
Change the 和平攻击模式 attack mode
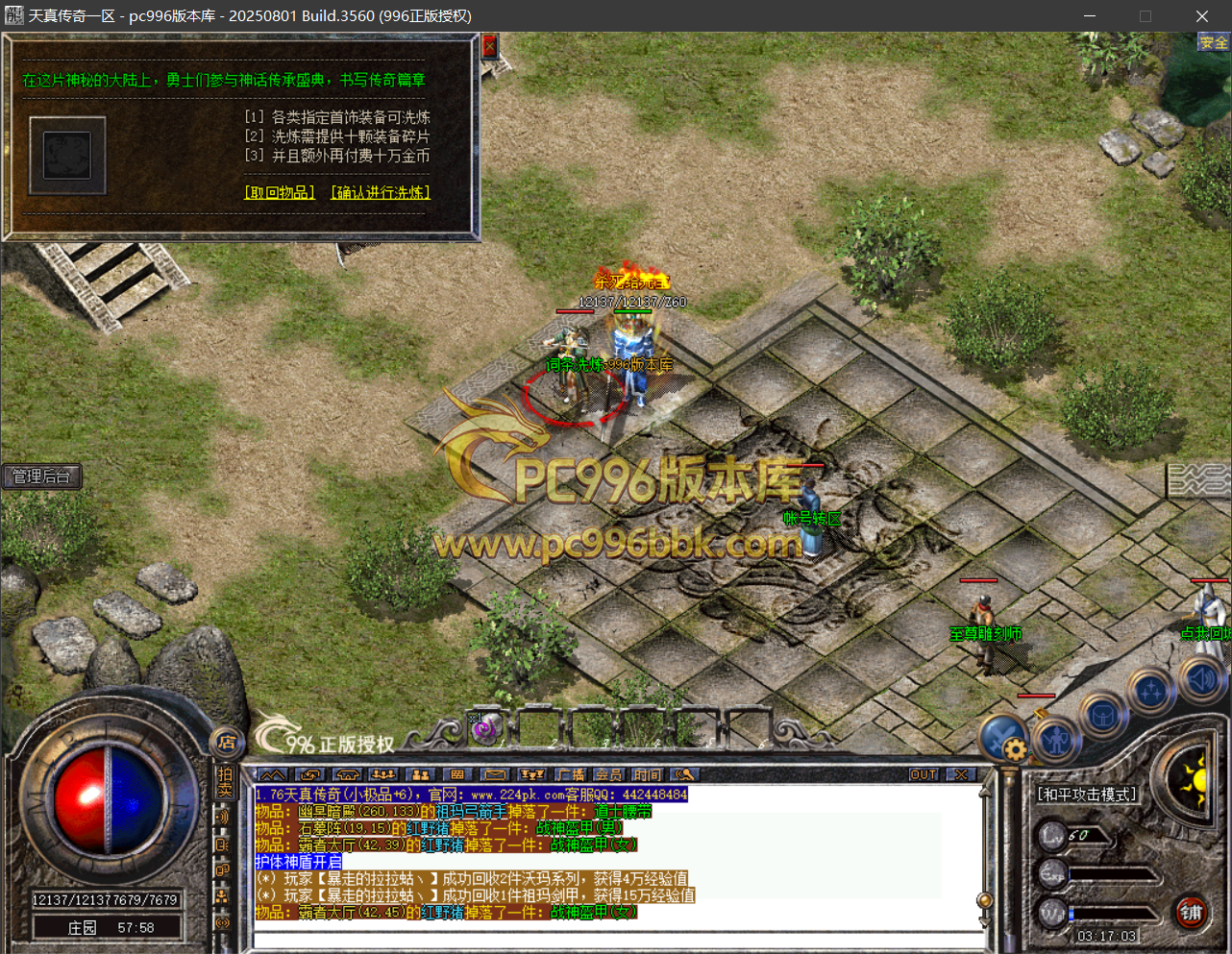pos(1086,795)
